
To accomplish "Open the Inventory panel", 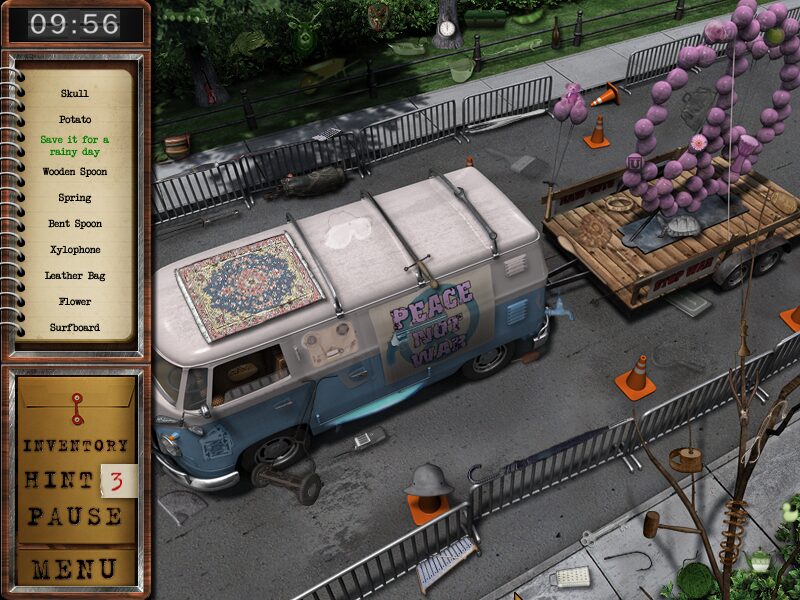I will (76, 446).
